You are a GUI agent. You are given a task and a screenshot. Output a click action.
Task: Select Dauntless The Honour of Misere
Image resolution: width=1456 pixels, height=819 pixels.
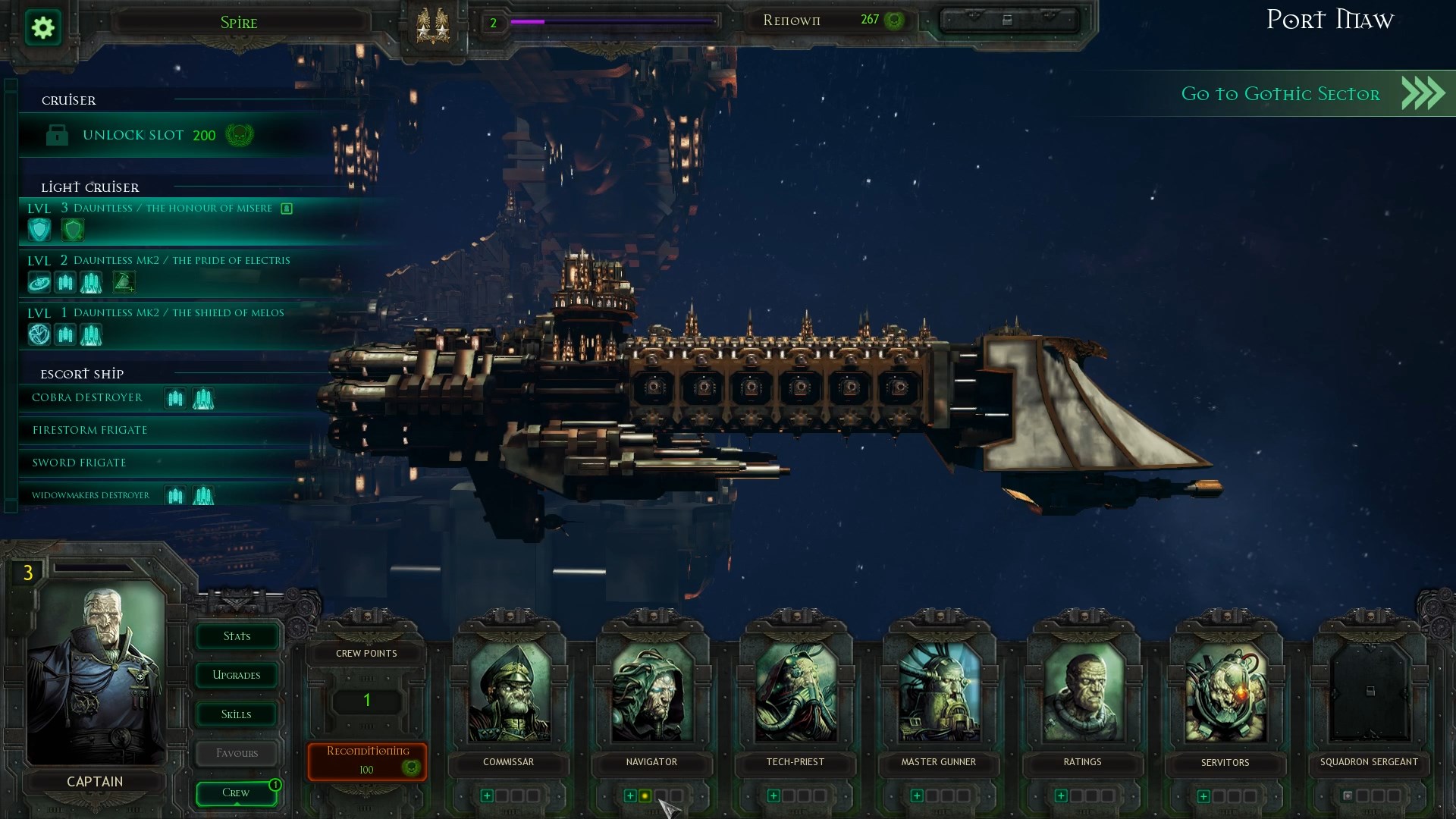(x=172, y=209)
